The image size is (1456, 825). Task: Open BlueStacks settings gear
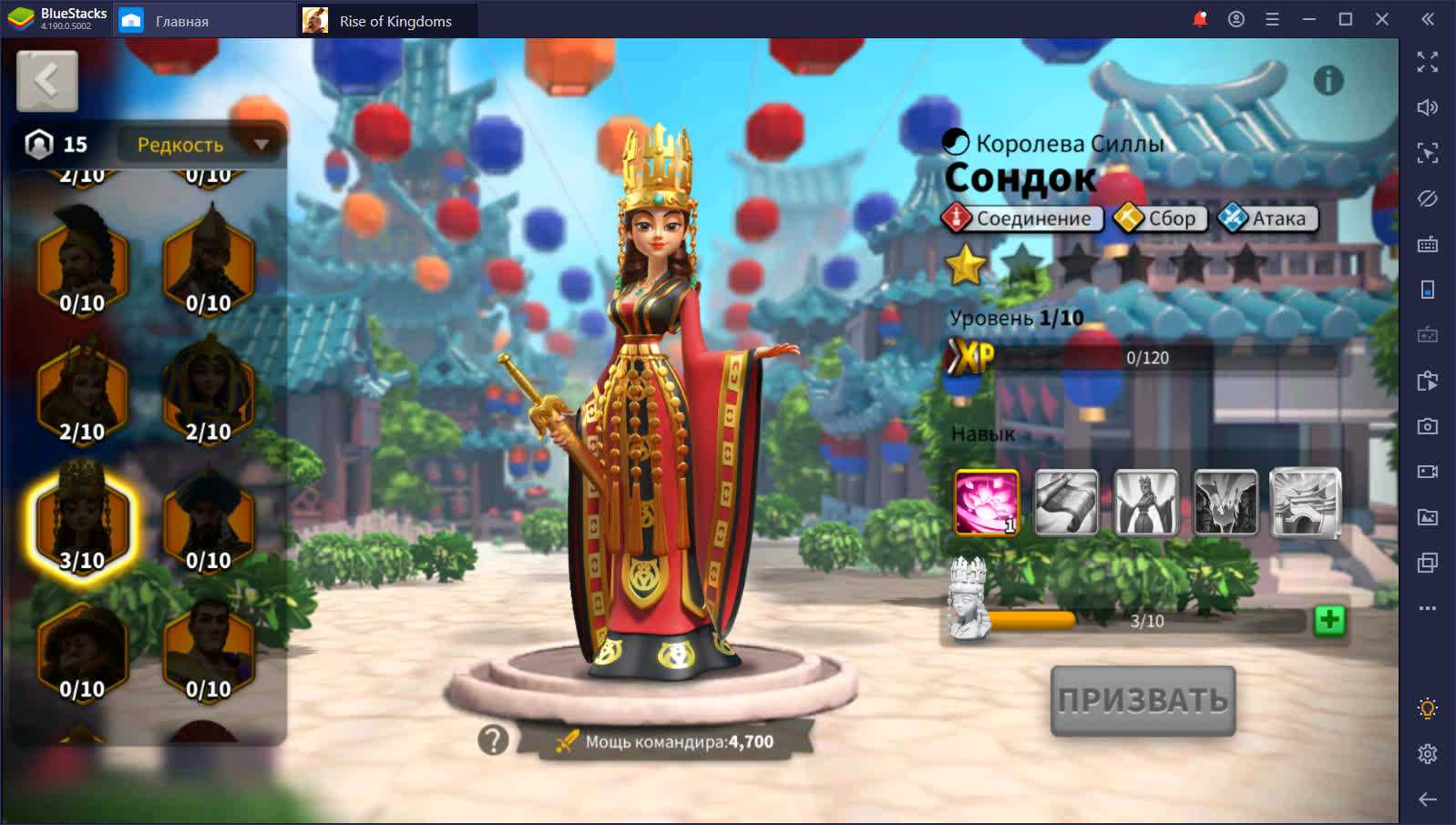click(1427, 753)
